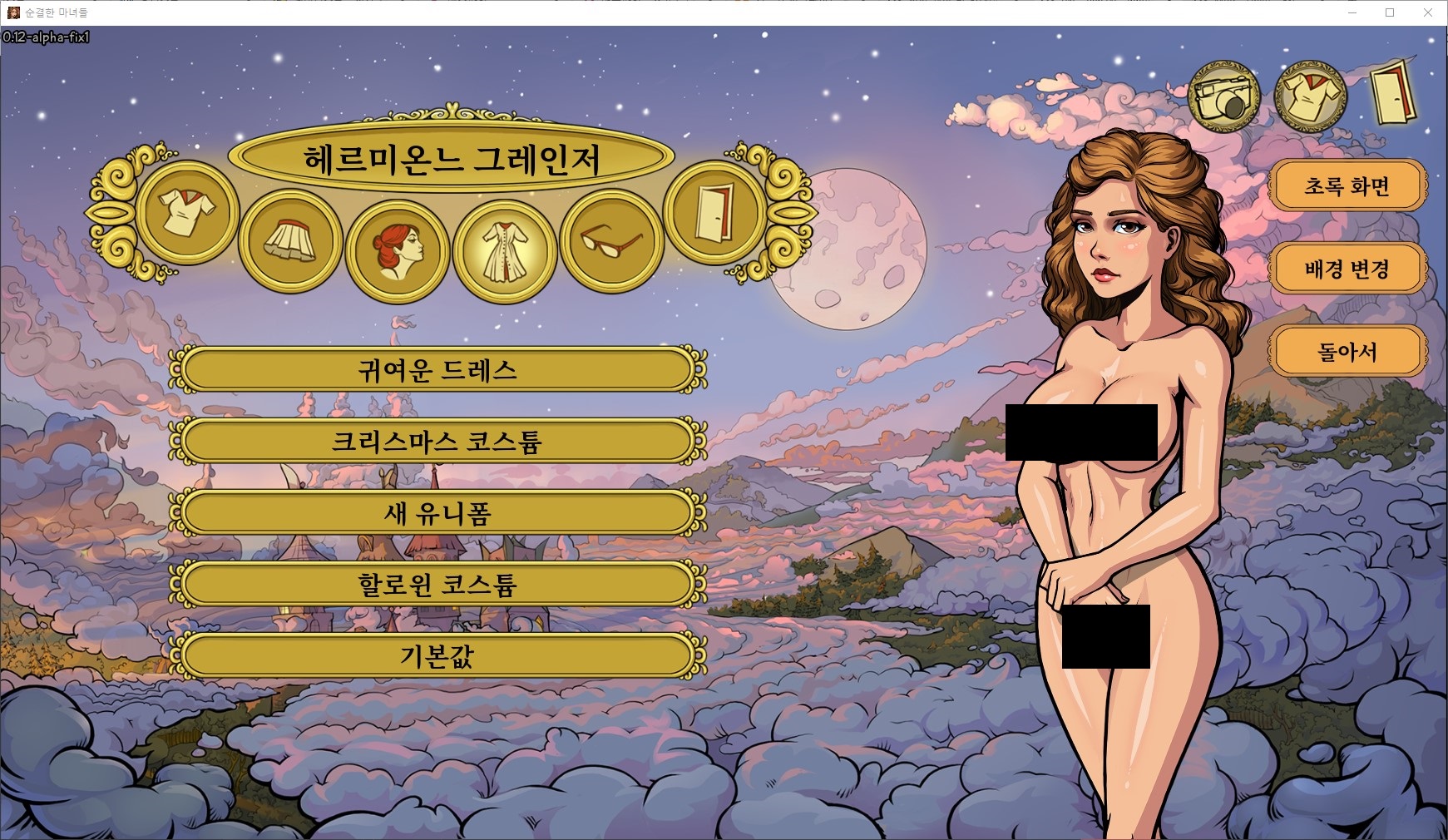Click the 돌아서 turn around button
The image size is (1448, 840).
tap(1347, 352)
